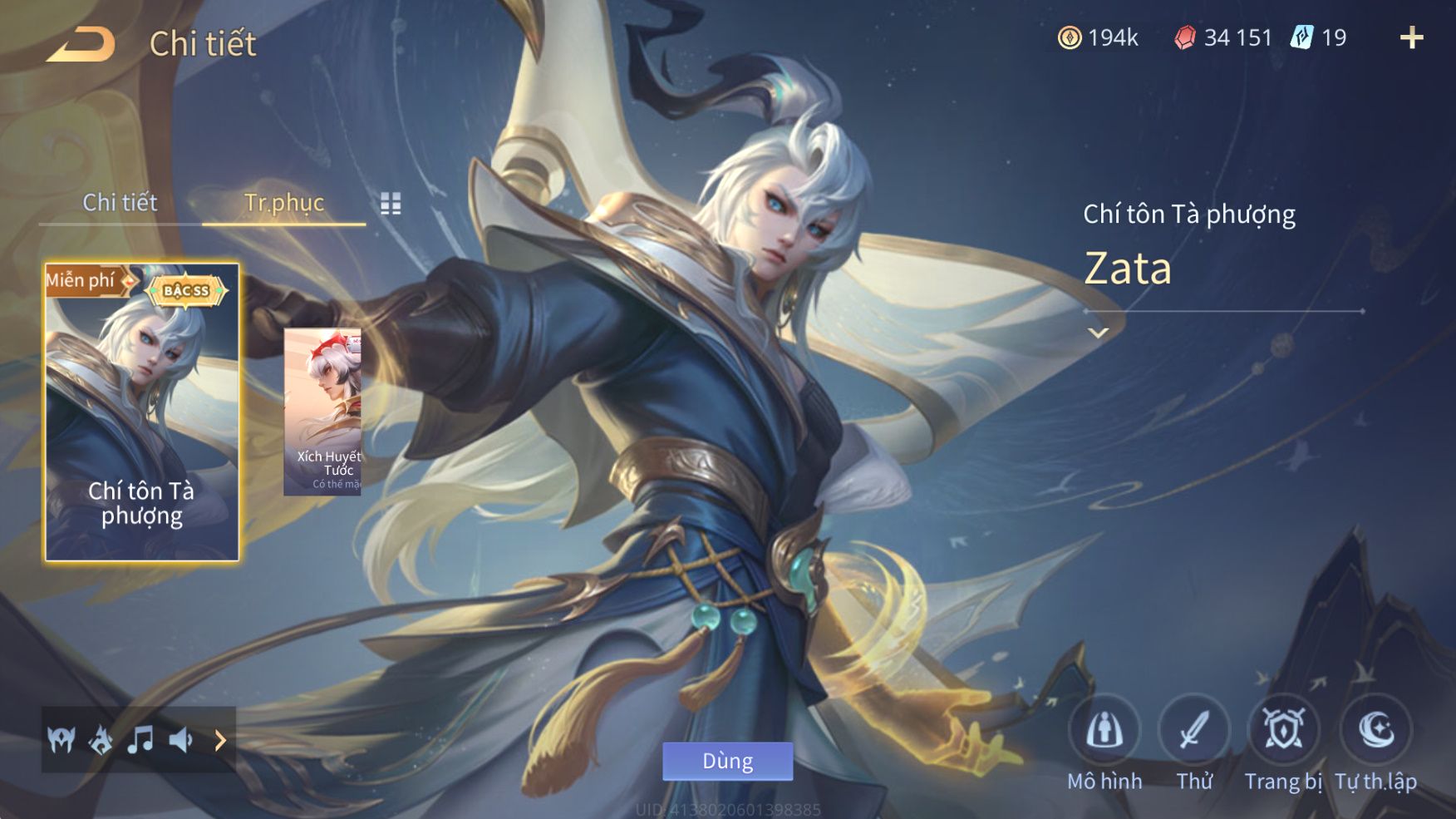Open the Mô hình model viewer
The width and height of the screenshot is (1456, 819).
[1104, 732]
